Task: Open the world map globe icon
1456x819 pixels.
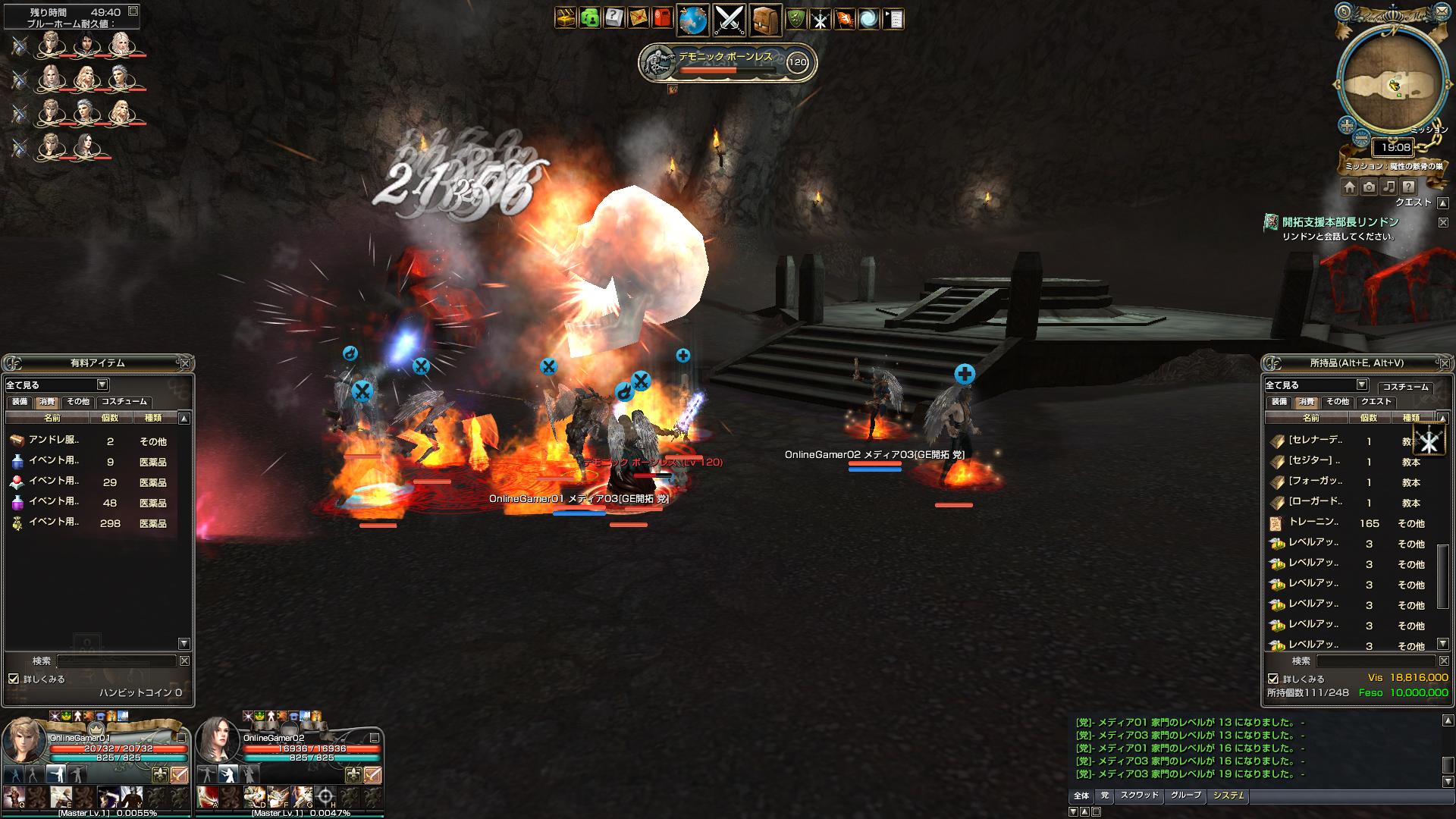Action: click(x=692, y=20)
